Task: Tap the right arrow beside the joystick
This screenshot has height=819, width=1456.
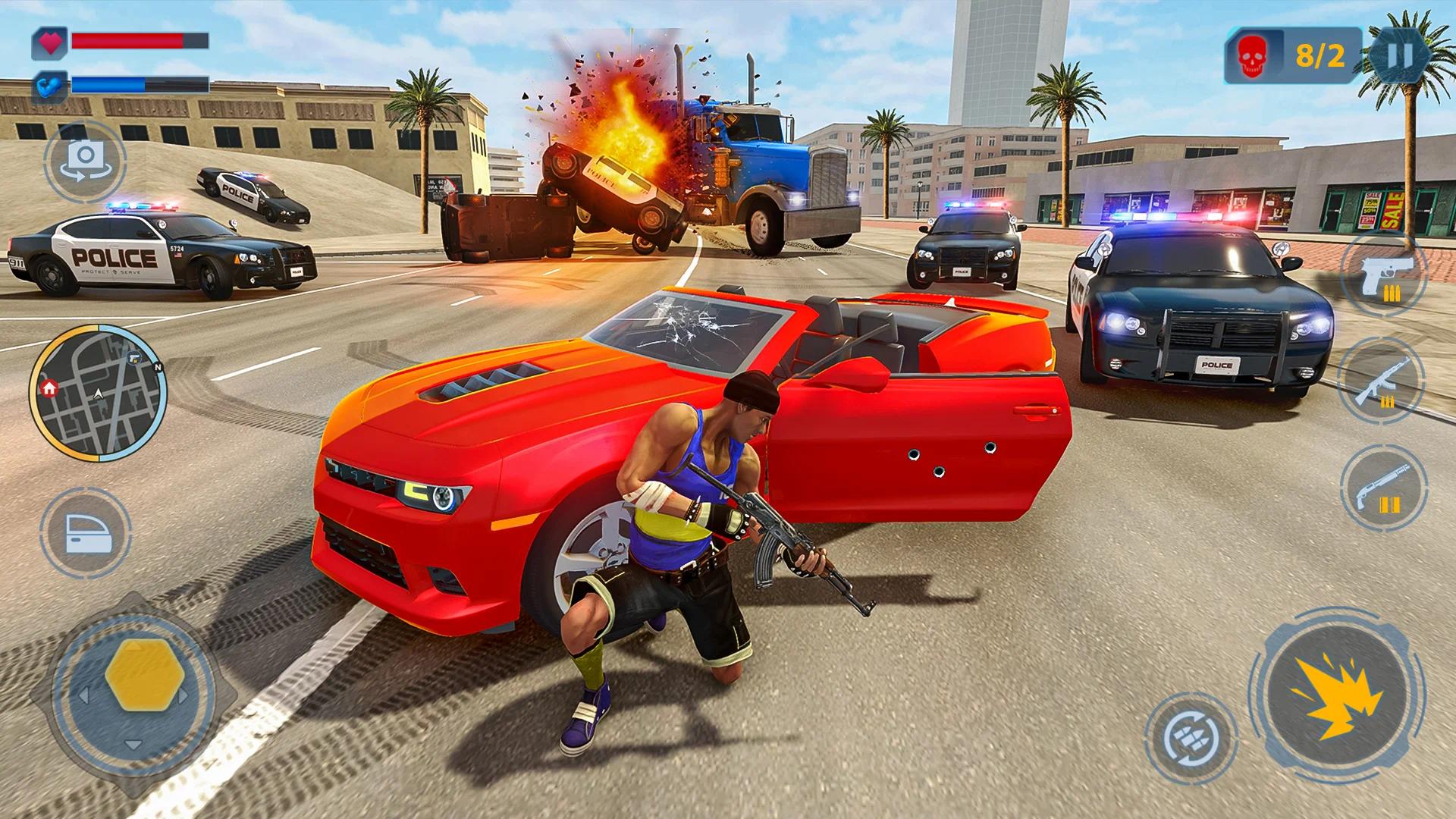Action: [x=182, y=695]
